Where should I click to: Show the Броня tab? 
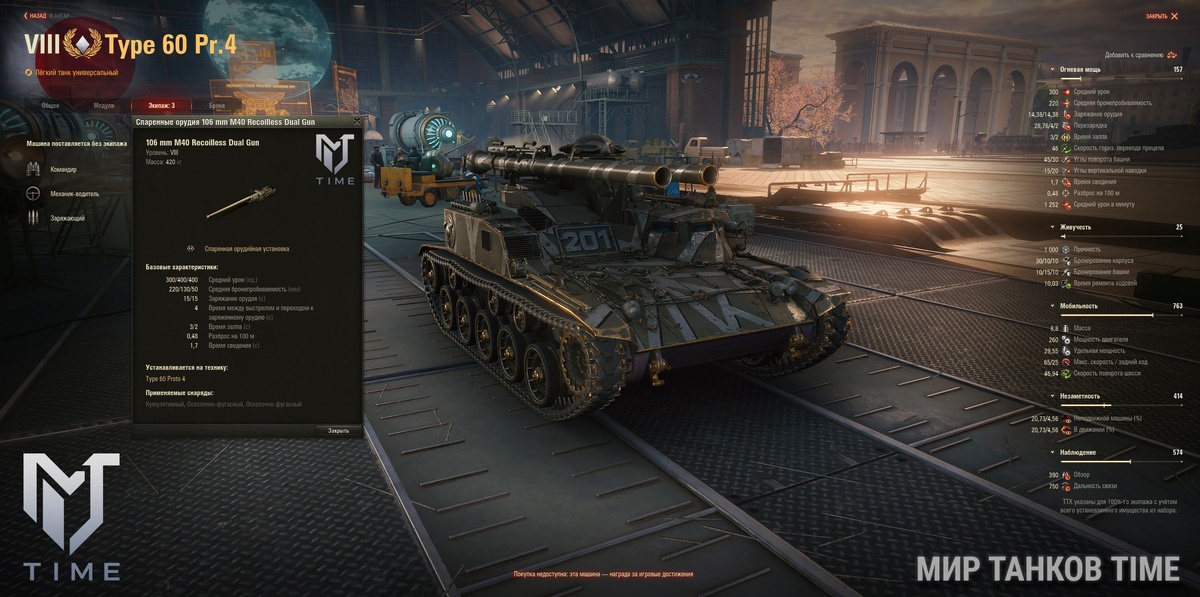coord(217,105)
